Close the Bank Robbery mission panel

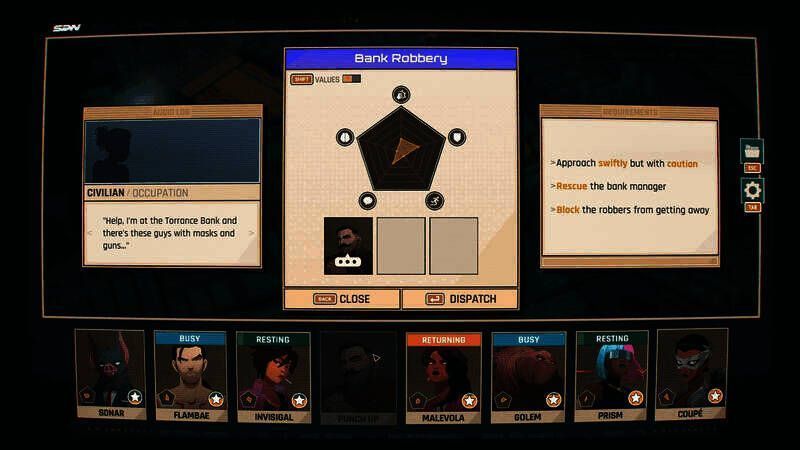coord(342,298)
